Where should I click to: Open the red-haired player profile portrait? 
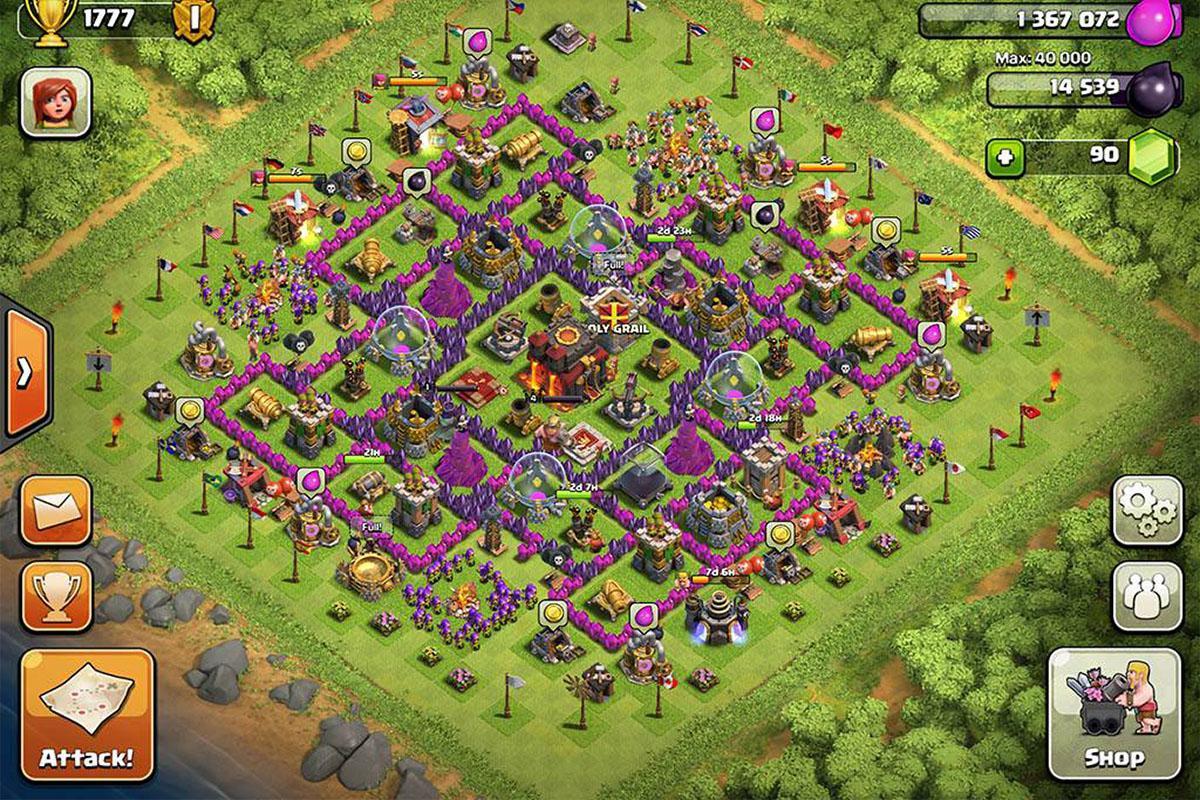[56, 102]
